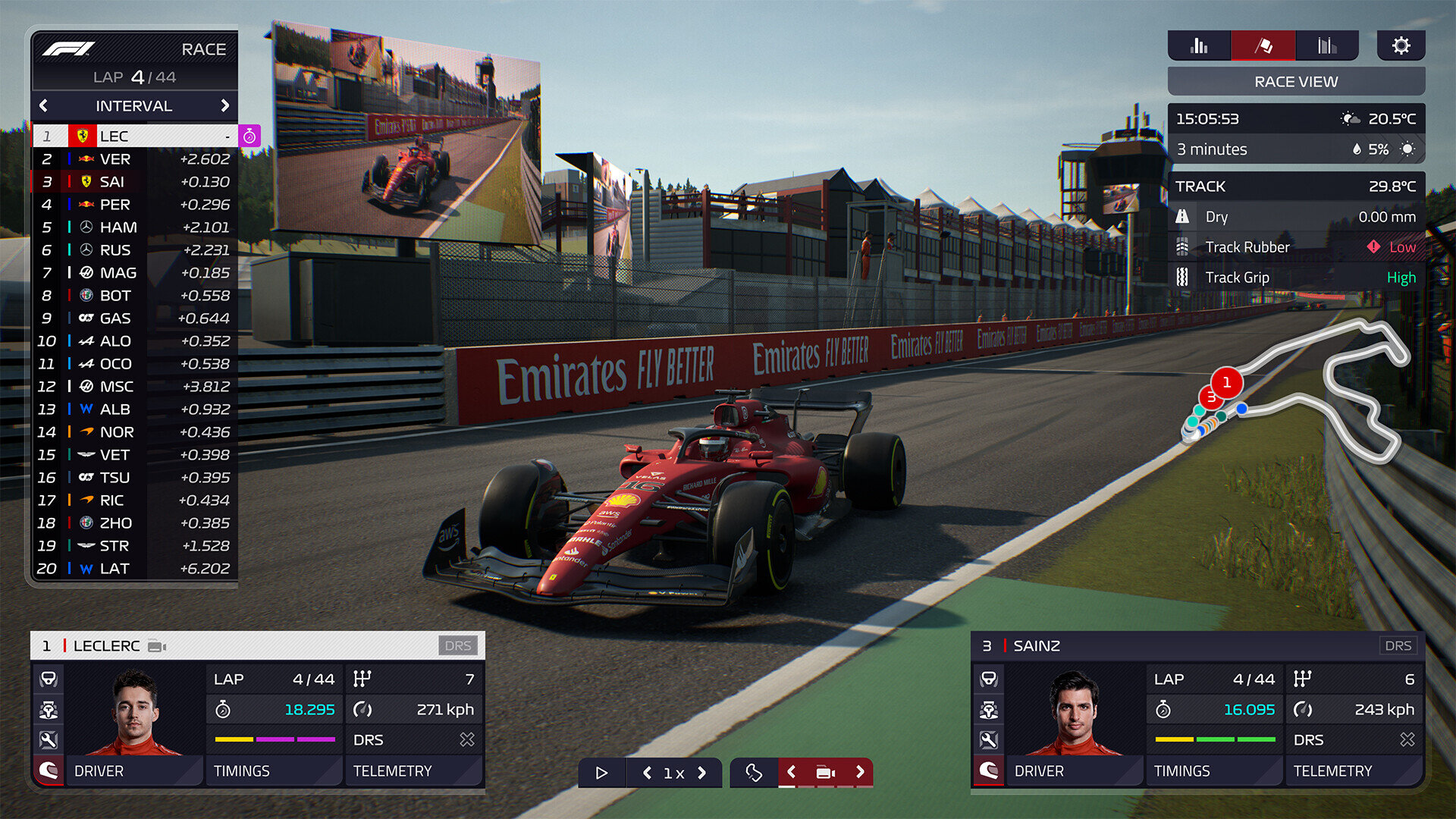Viewport: 1456px width, 819px height.
Task: Click the RACE VIEW header button
Action: 1296,81
